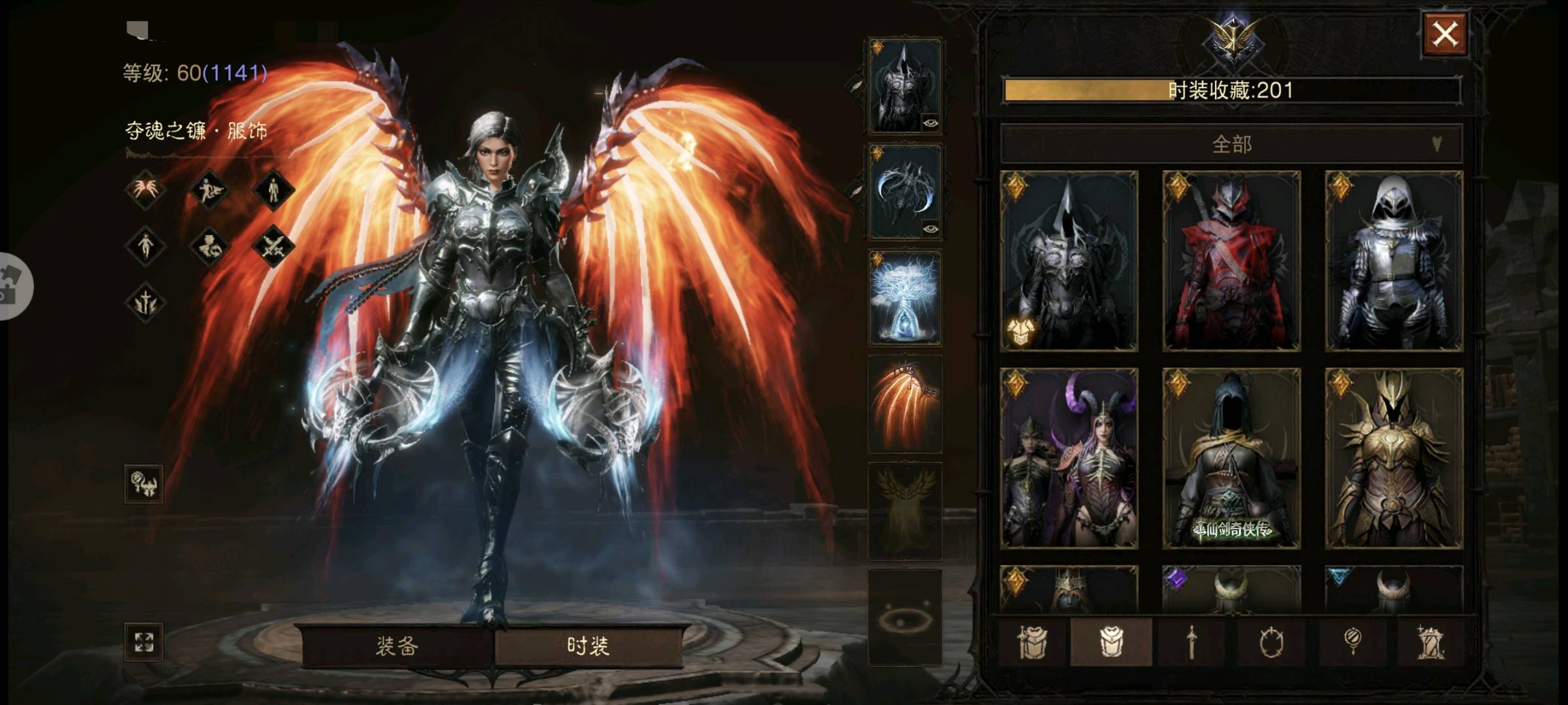Viewport: 1568px width, 705px height.
Task: Switch to the 时装 cosmetics tab
Action: 588,646
